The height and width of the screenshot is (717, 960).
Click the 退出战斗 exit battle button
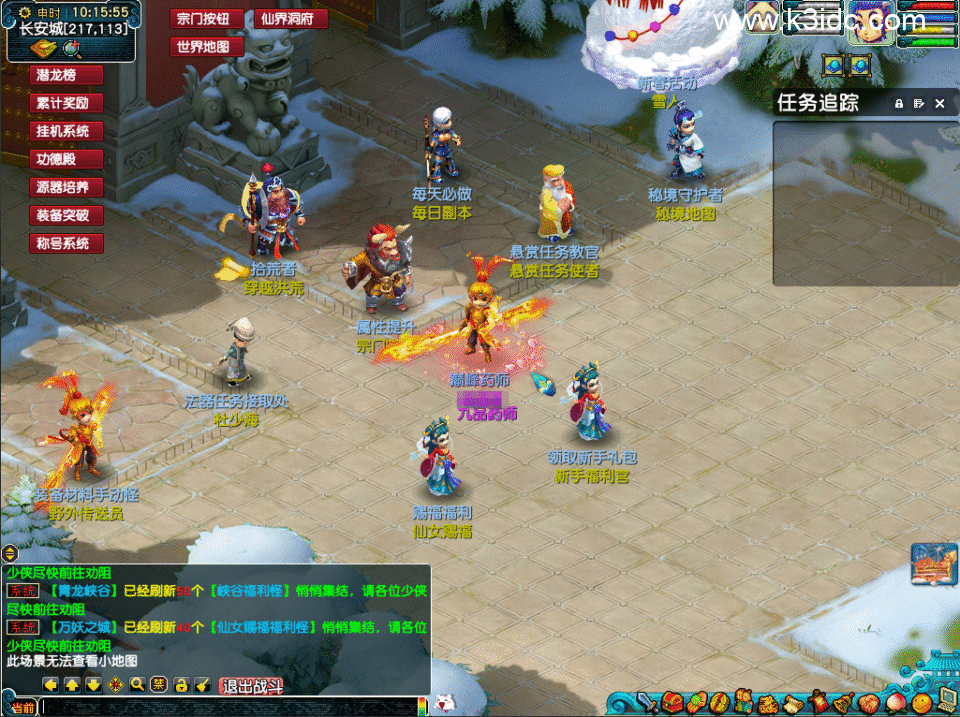(252, 685)
